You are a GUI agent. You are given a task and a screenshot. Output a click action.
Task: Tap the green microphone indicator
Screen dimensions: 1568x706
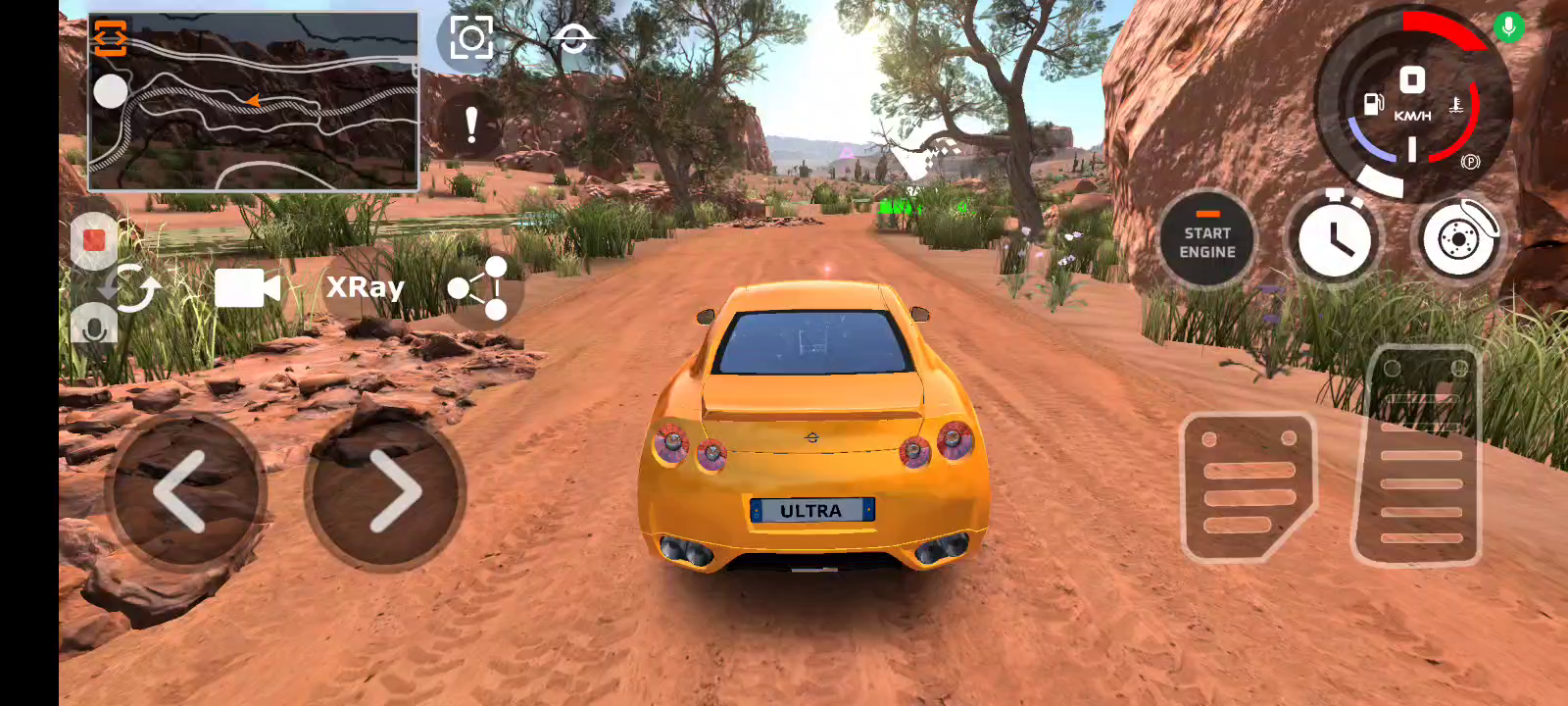(1509, 26)
